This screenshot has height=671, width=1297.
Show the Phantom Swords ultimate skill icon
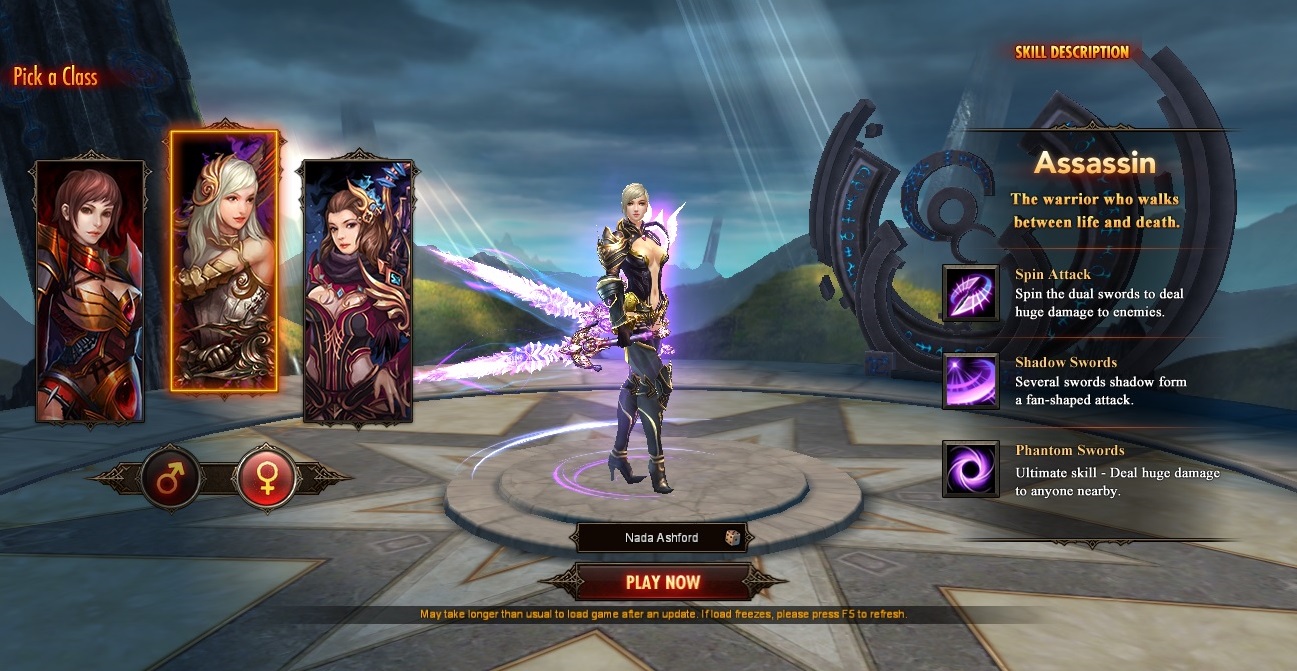pos(970,469)
